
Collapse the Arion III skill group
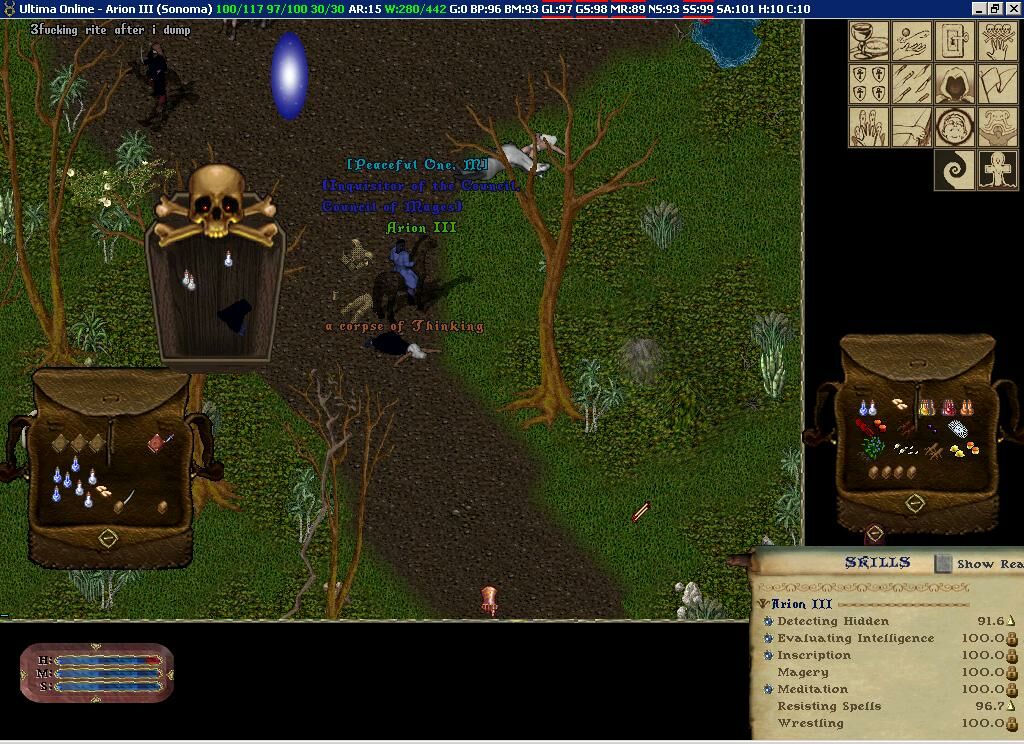pos(763,604)
